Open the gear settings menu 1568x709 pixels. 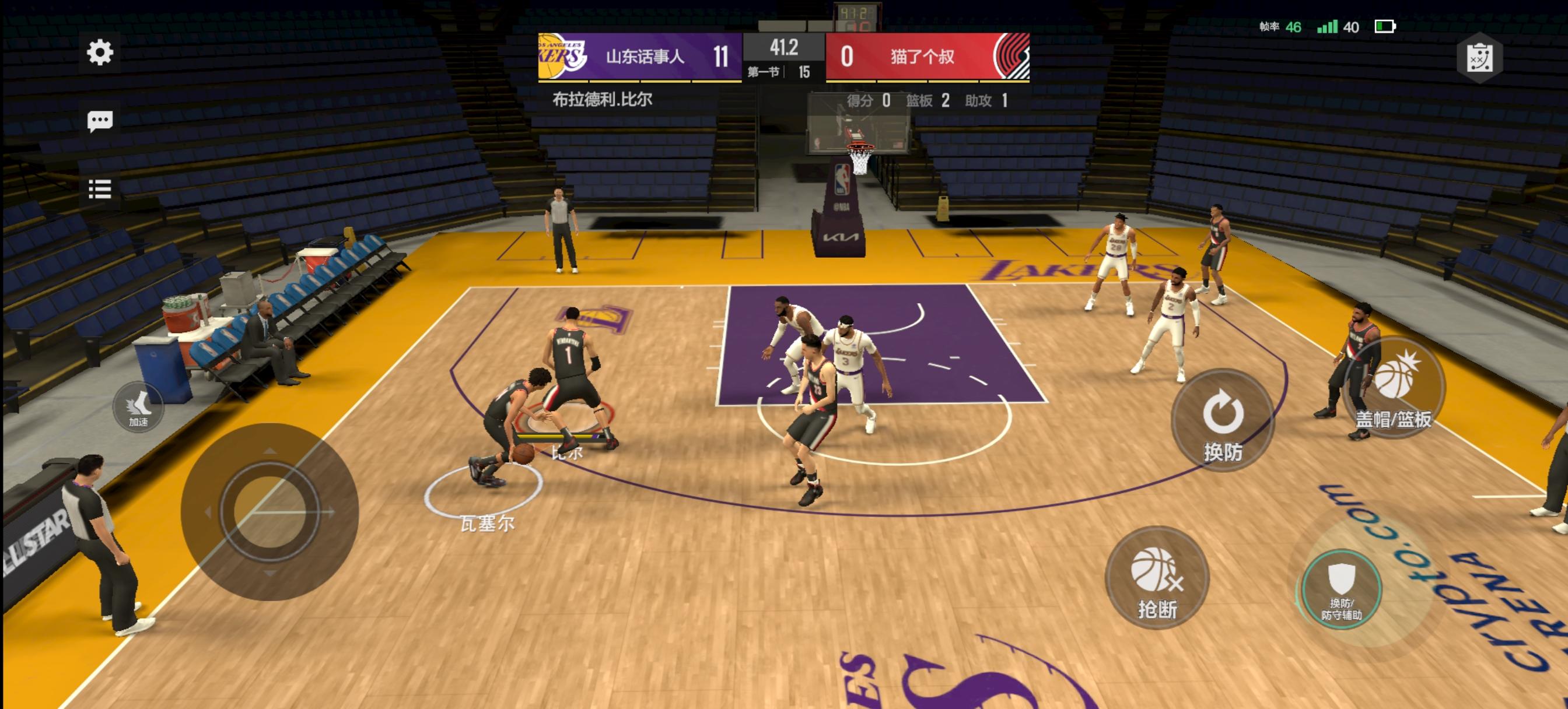(100, 52)
